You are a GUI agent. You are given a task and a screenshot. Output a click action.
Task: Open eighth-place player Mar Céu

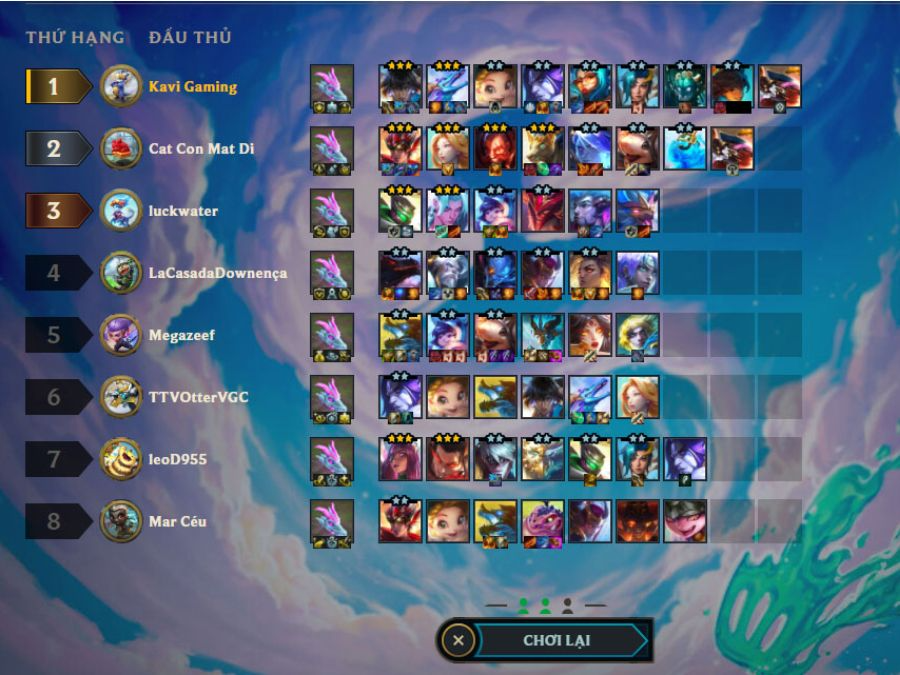178,521
